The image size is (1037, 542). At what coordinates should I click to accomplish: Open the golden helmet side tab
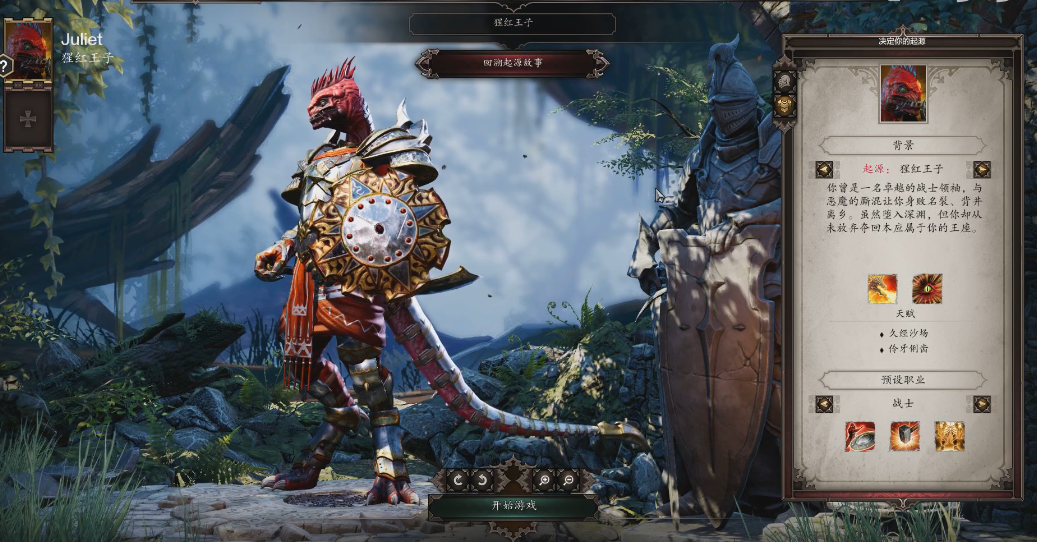[x=785, y=105]
